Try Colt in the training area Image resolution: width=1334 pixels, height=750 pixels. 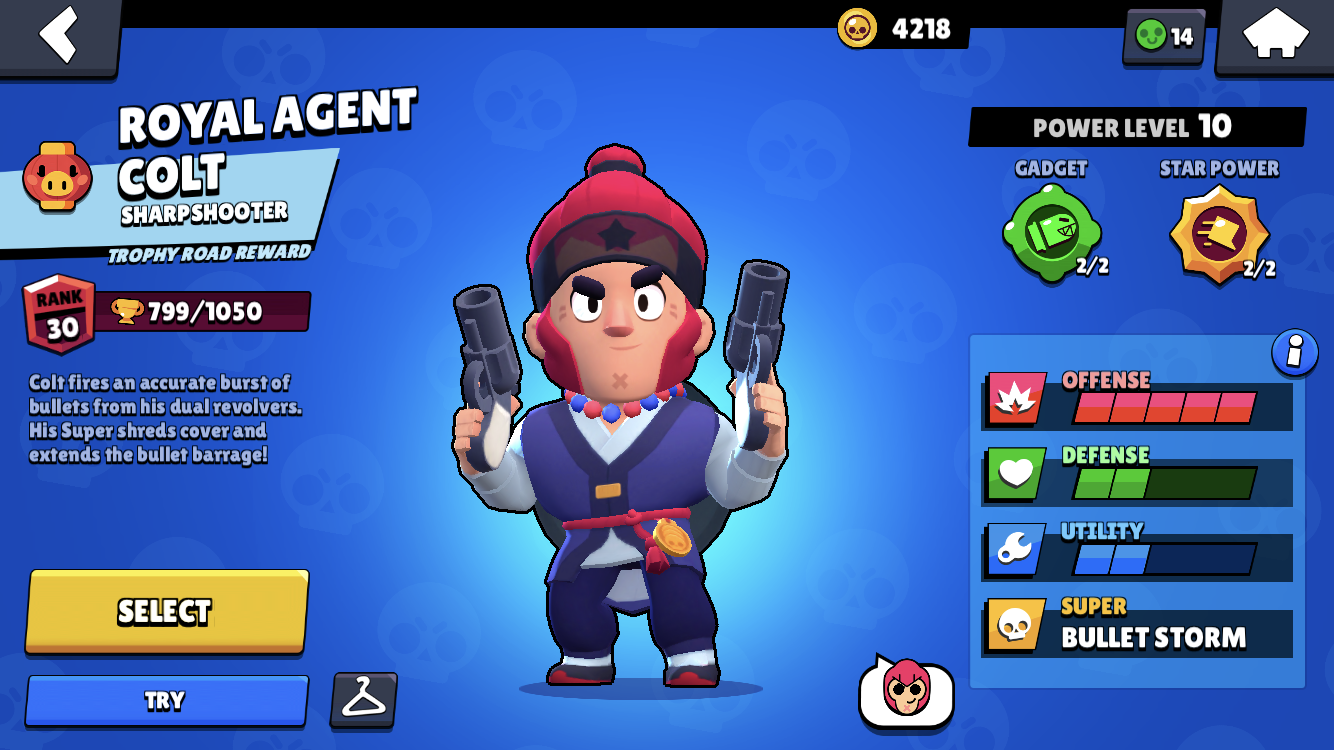click(x=166, y=700)
